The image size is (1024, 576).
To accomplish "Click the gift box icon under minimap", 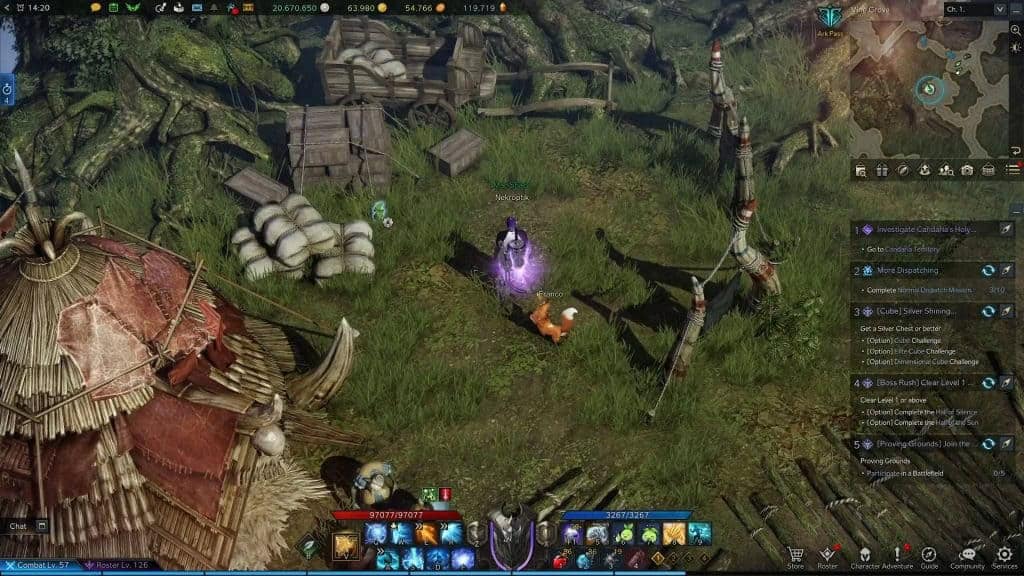I will (x=881, y=170).
